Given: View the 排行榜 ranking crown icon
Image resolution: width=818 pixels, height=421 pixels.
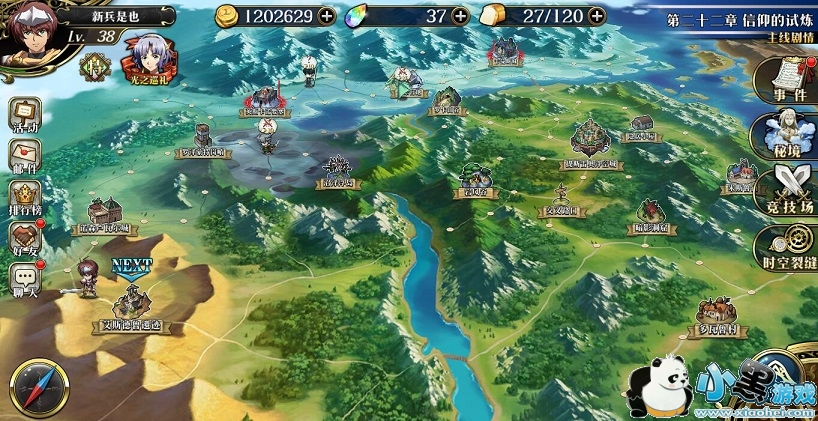Looking at the screenshot, I should (x=25, y=196).
